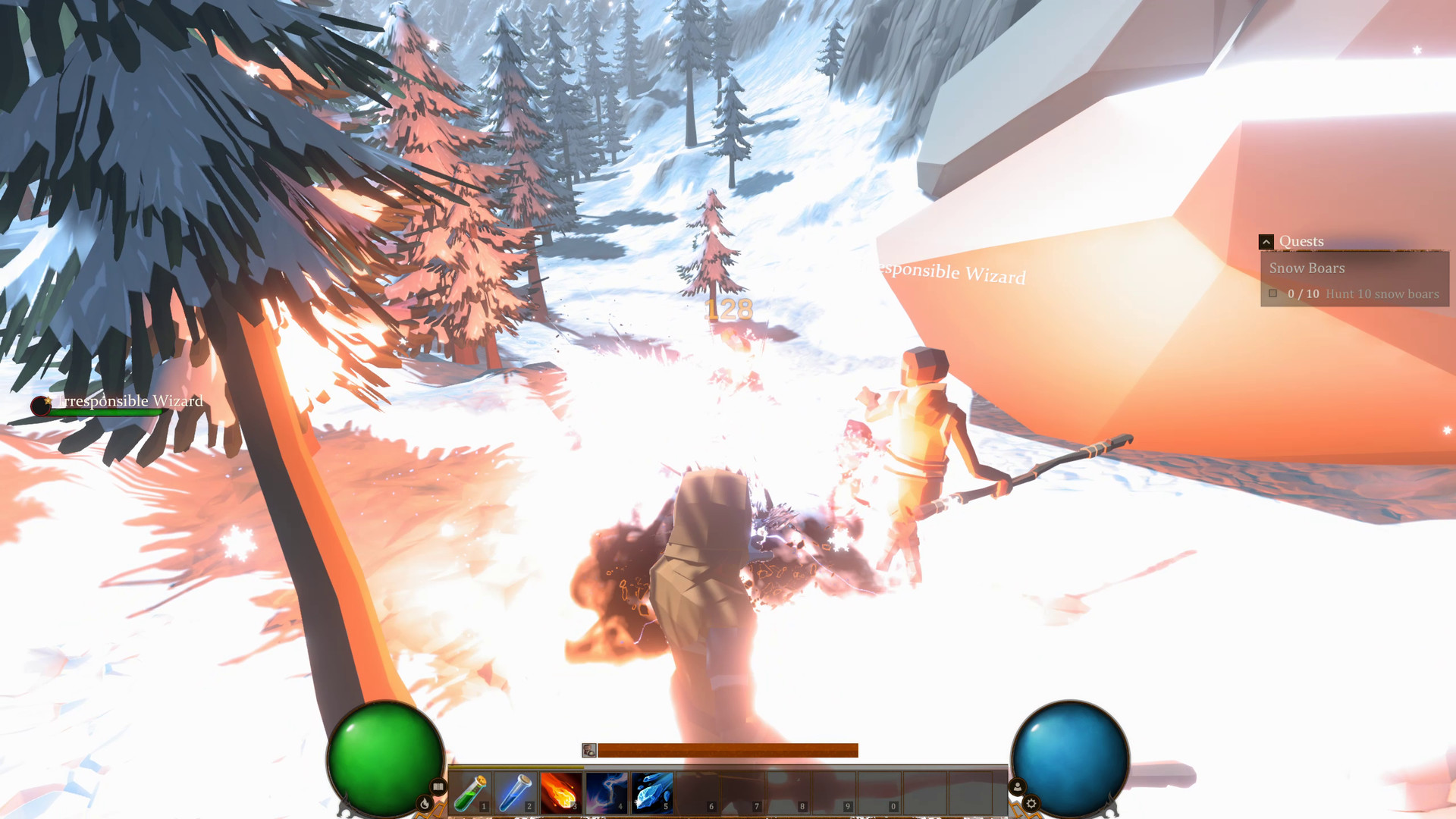Expand the Snow Boars quest entry
The width and height of the screenshot is (1456, 819).
[1307, 268]
